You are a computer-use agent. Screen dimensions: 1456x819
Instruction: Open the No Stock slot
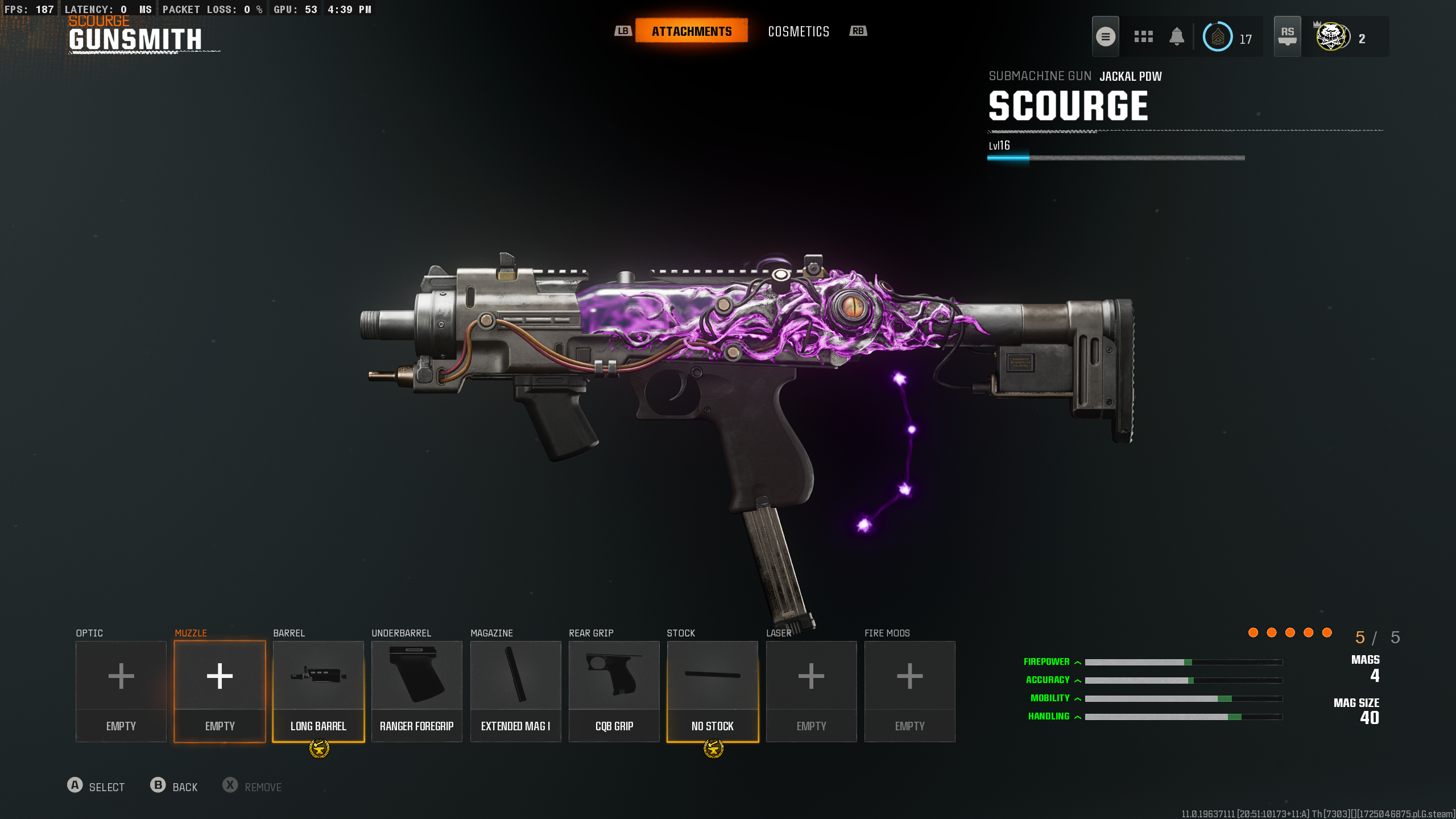(x=712, y=690)
